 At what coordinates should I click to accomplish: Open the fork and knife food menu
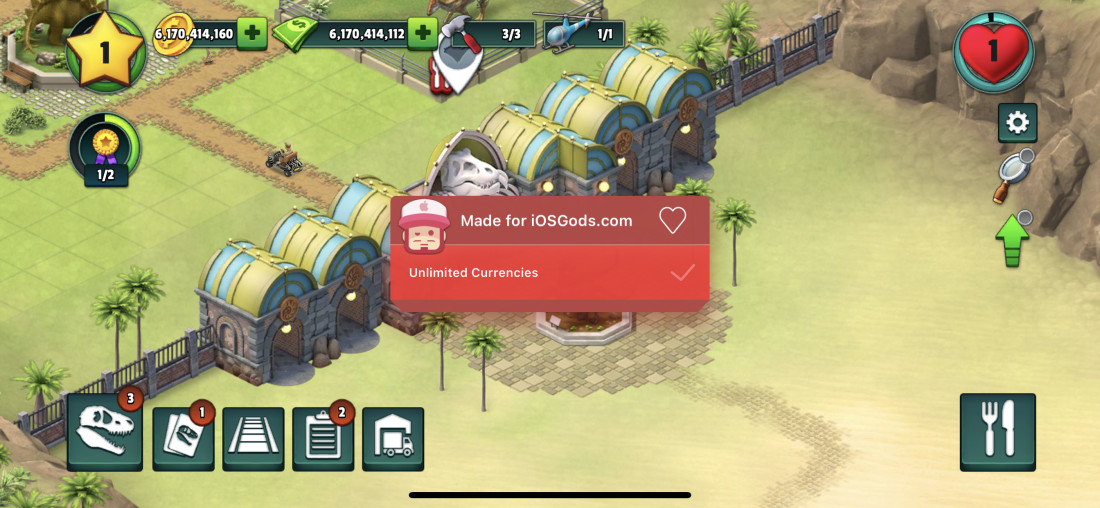tap(997, 431)
